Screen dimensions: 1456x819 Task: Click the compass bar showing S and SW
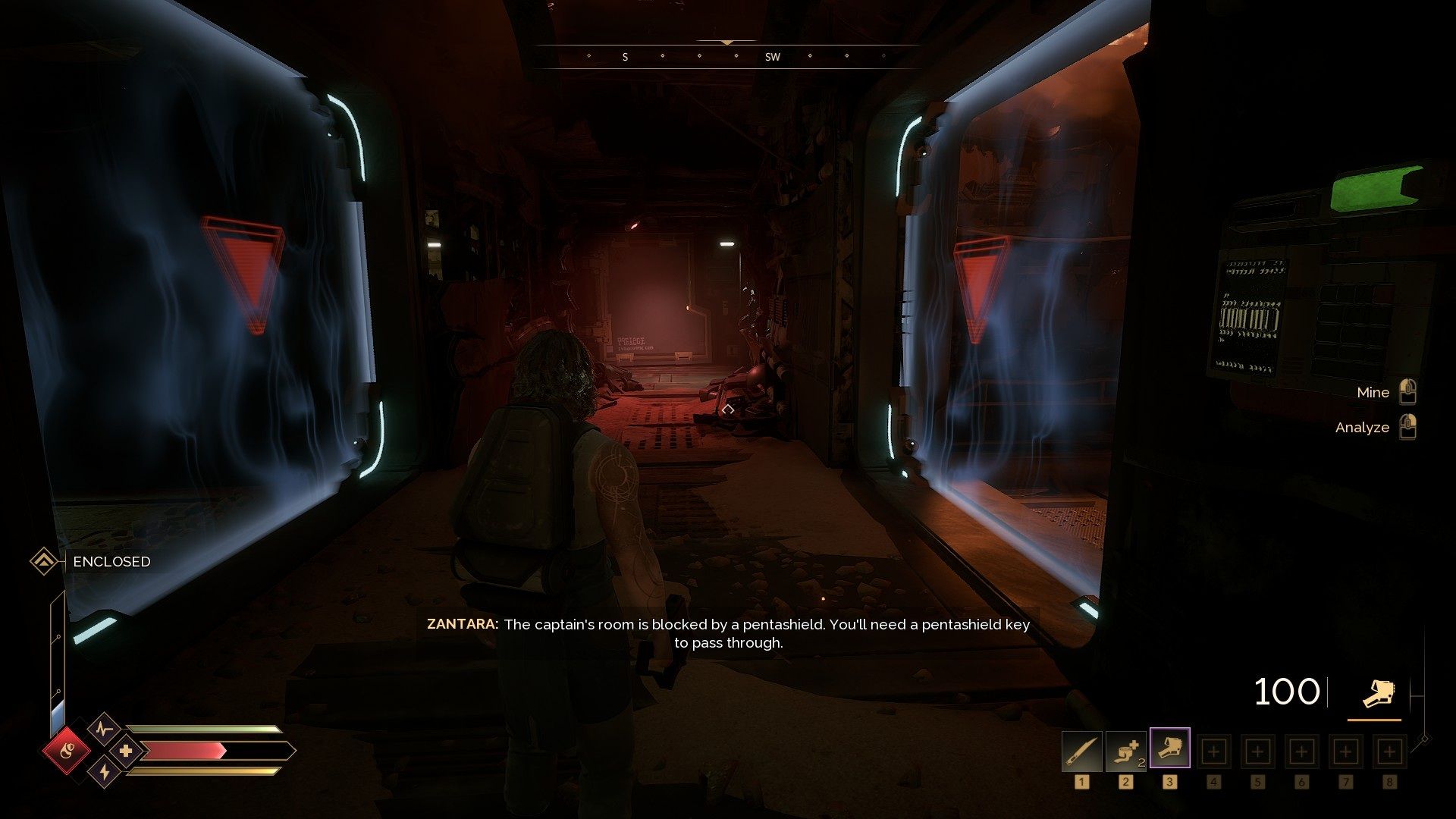coord(726,56)
